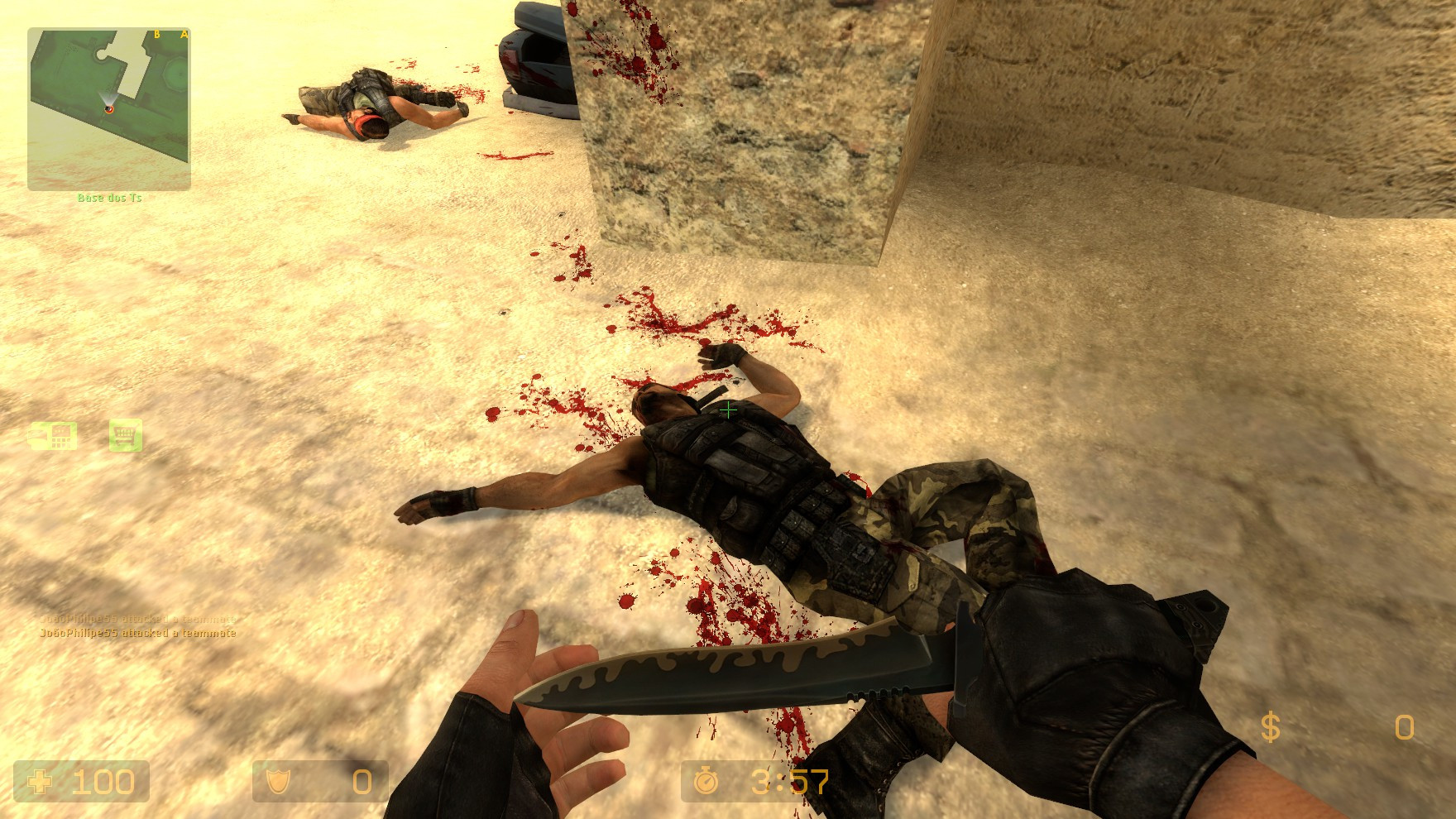Click the 100 health value
Image resolution: width=1456 pixels, height=819 pixels.
click(104, 780)
